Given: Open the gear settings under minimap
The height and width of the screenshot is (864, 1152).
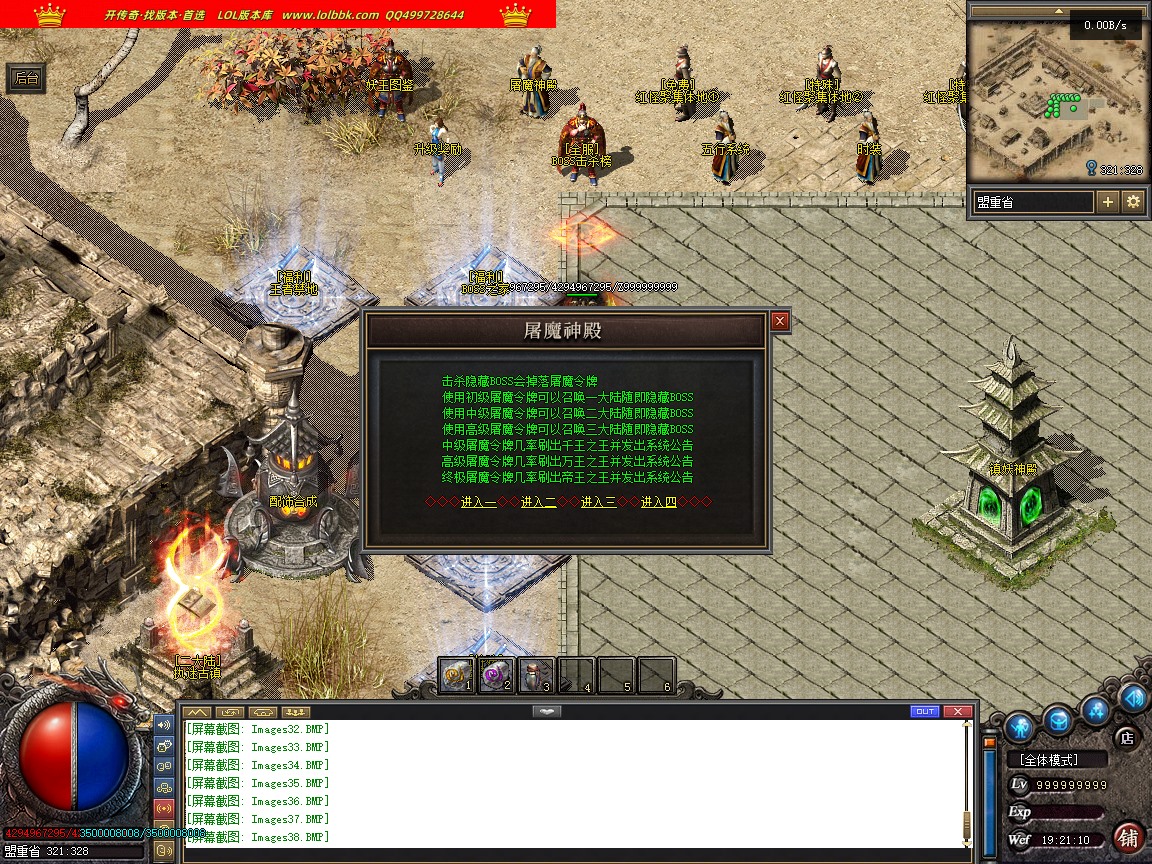Looking at the screenshot, I should (1133, 202).
